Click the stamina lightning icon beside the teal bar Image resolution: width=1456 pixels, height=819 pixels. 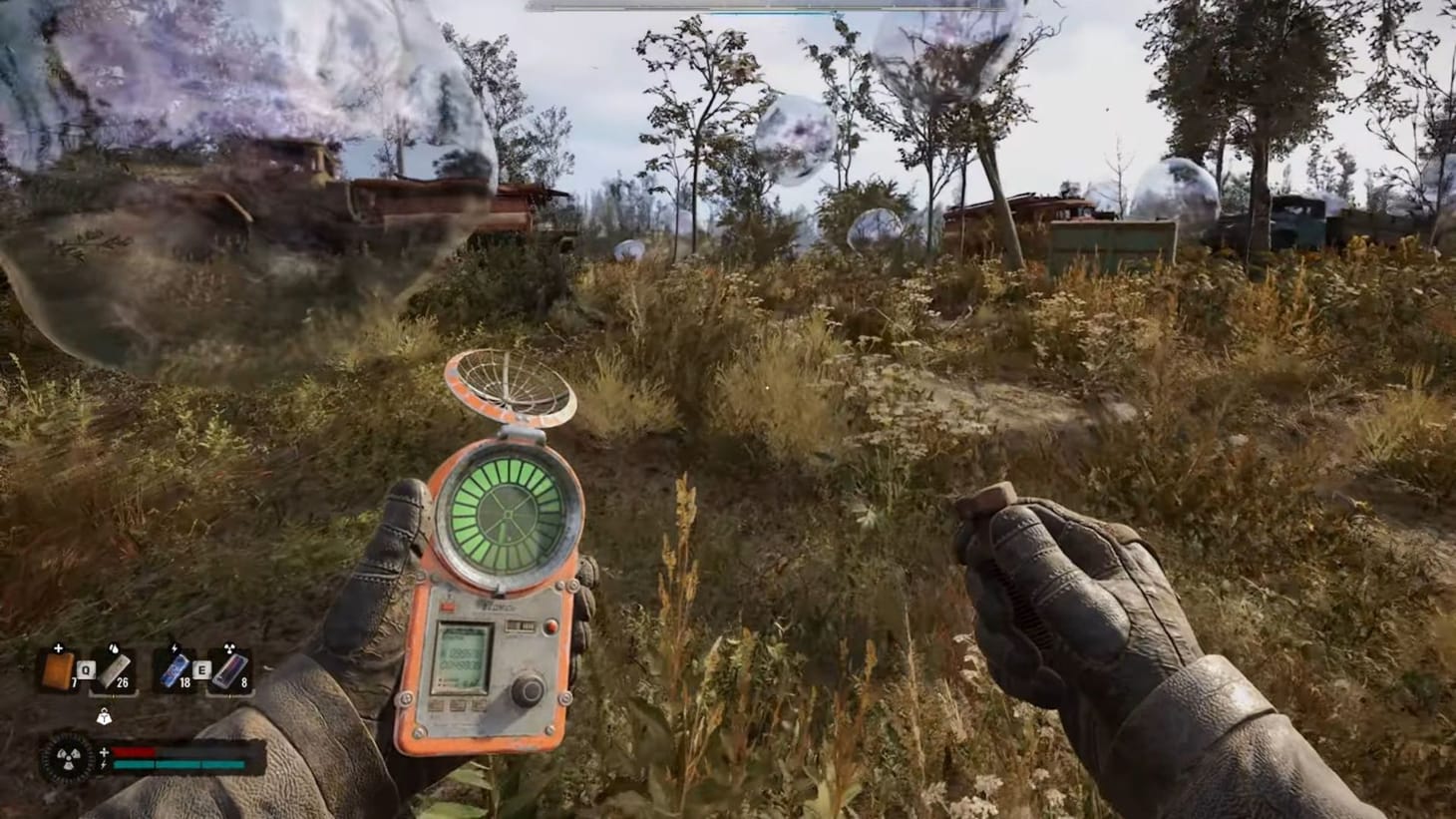click(x=105, y=764)
